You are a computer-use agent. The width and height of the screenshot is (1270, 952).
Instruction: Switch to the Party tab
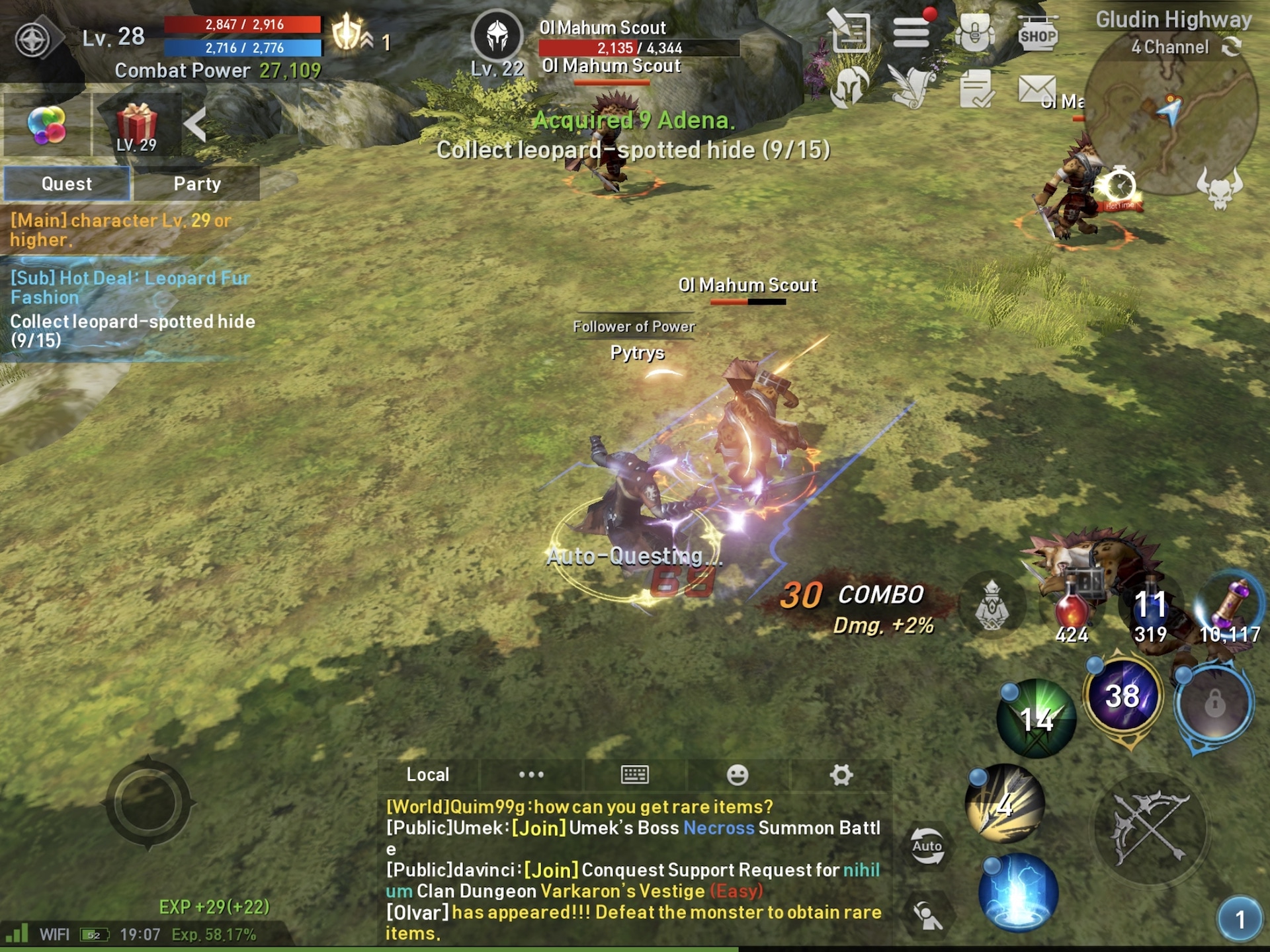[196, 184]
